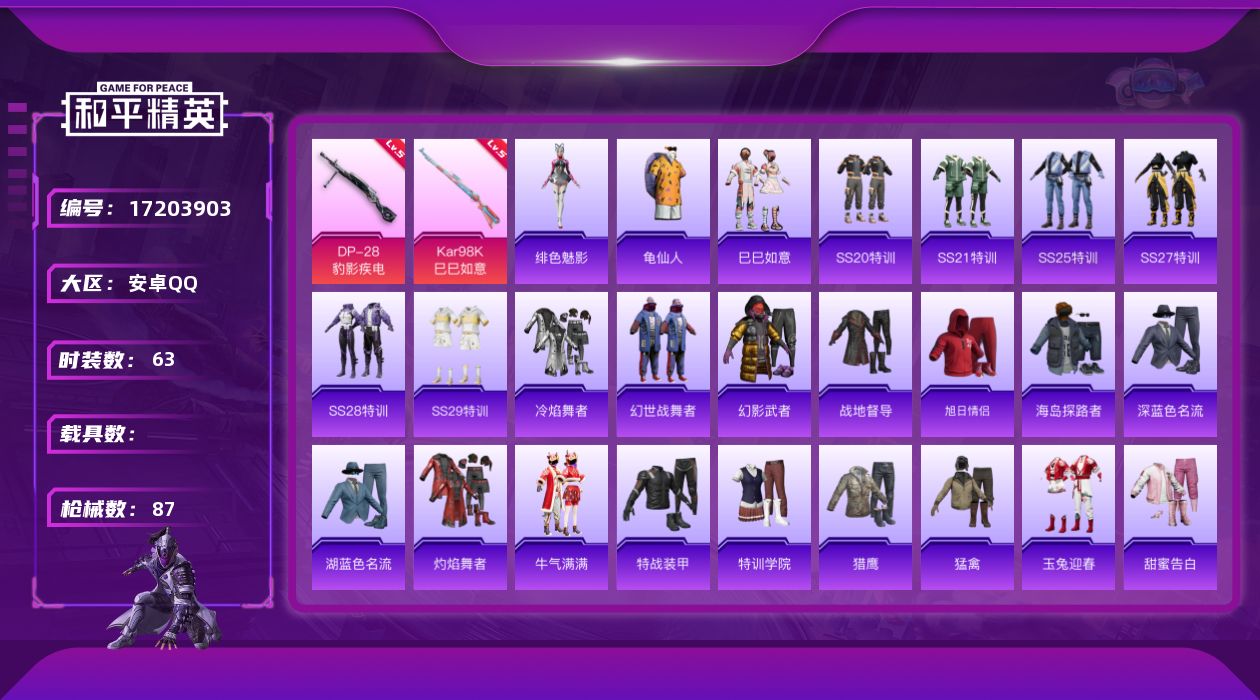The height and width of the screenshot is (700, 1260).
Task: Select the 龟仙人 outfit card
Action: tap(663, 211)
